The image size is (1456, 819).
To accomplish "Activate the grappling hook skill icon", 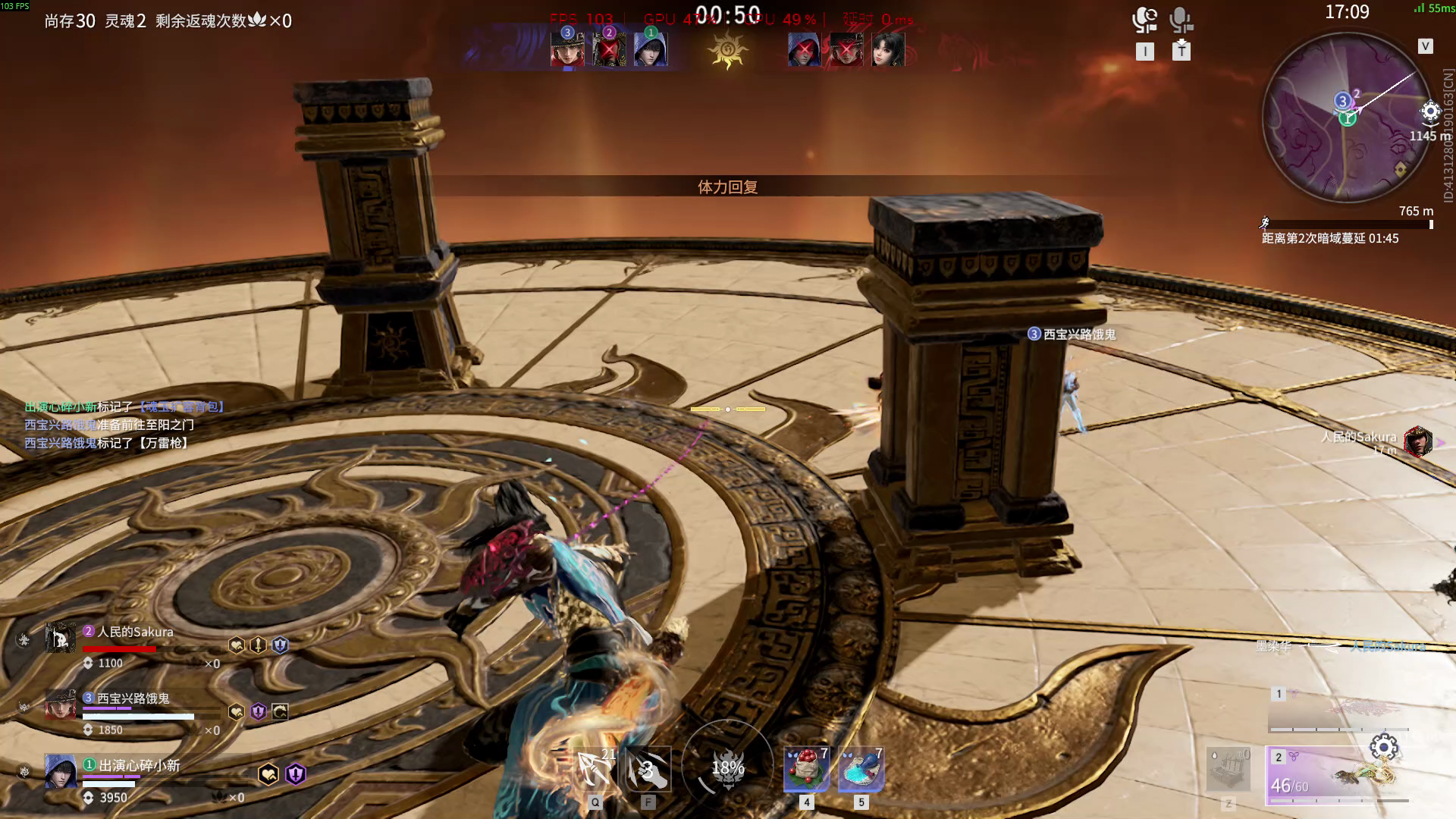I will pyautogui.click(x=595, y=769).
